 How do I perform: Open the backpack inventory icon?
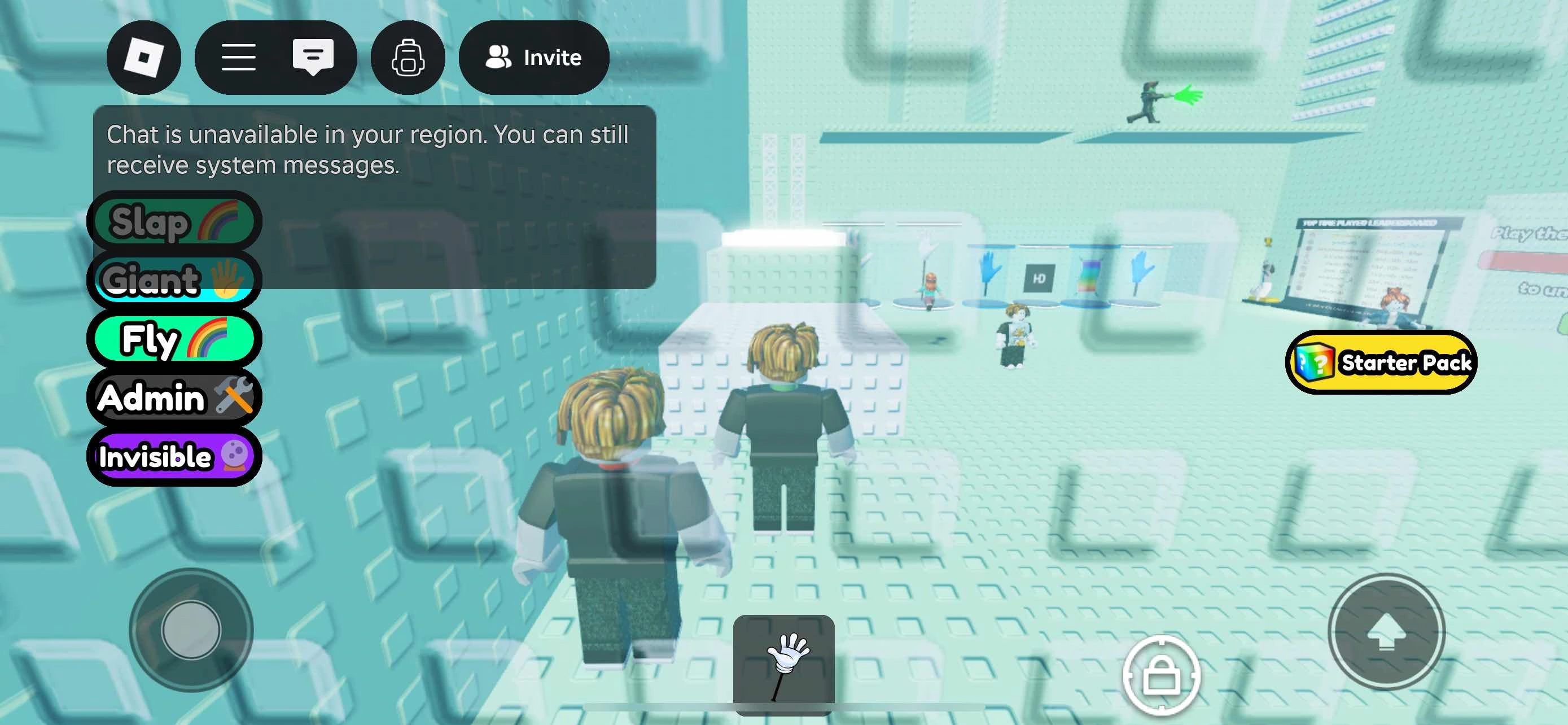pyautogui.click(x=408, y=58)
